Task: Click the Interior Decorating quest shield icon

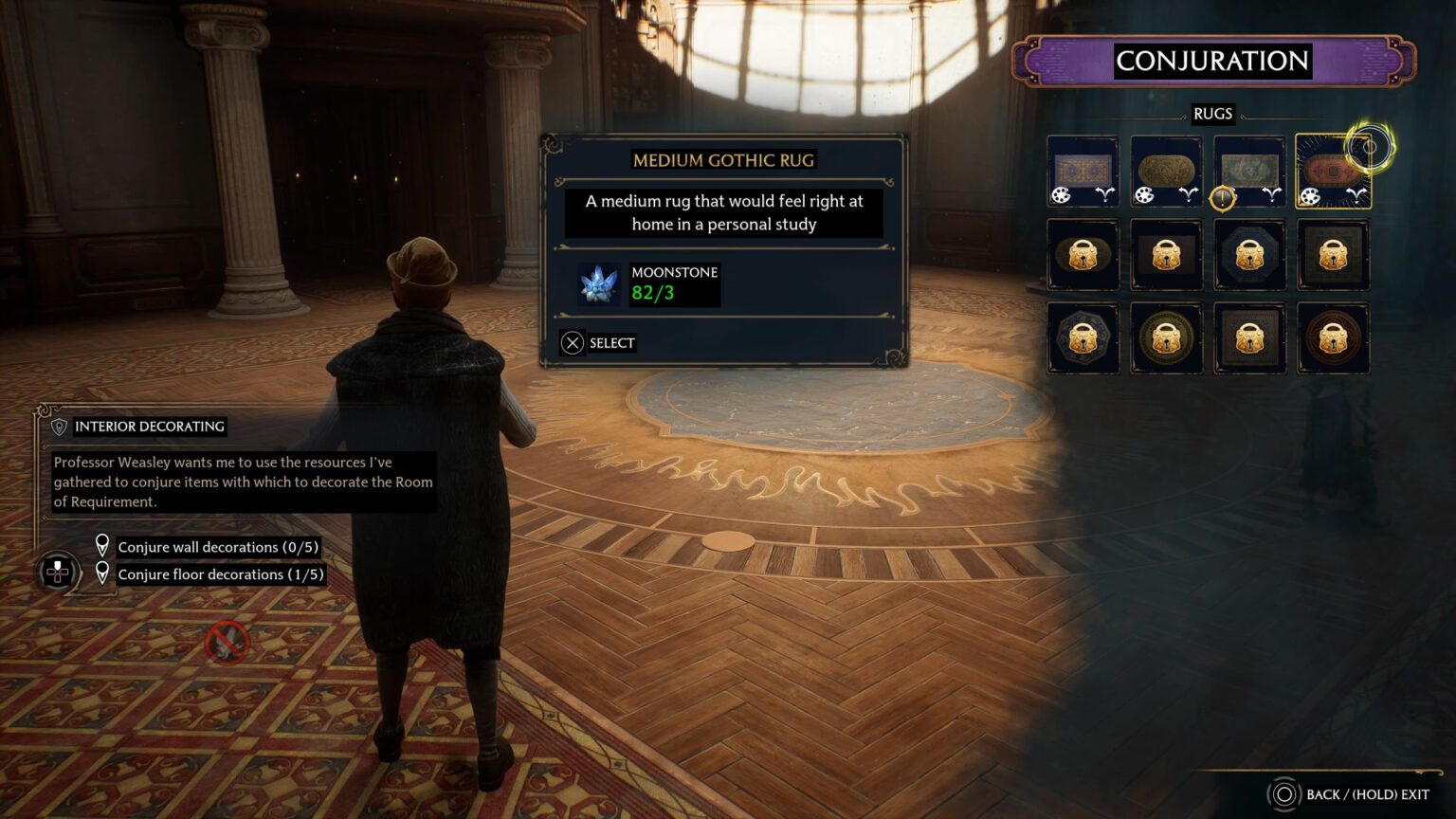Action: point(59,427)
